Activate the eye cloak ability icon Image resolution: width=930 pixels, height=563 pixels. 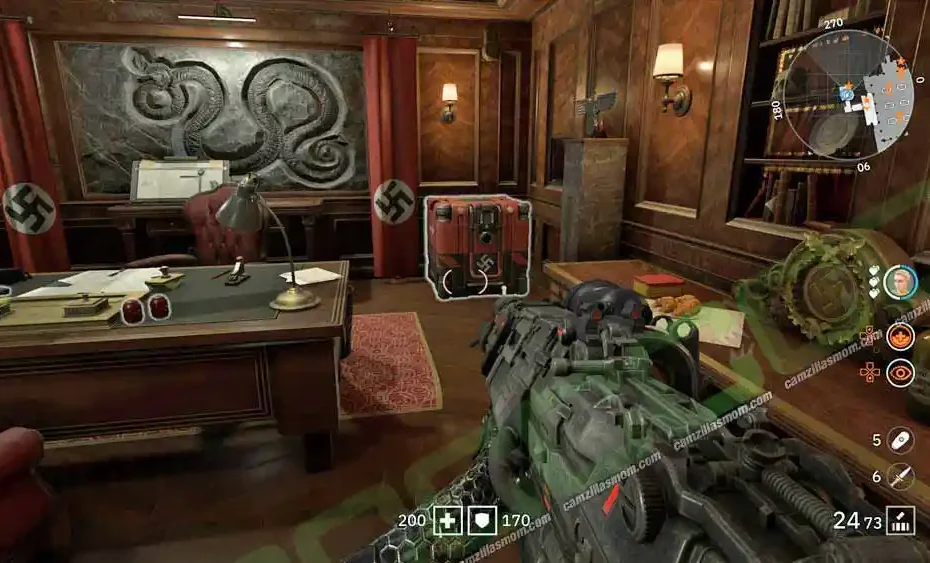point(900,374)
